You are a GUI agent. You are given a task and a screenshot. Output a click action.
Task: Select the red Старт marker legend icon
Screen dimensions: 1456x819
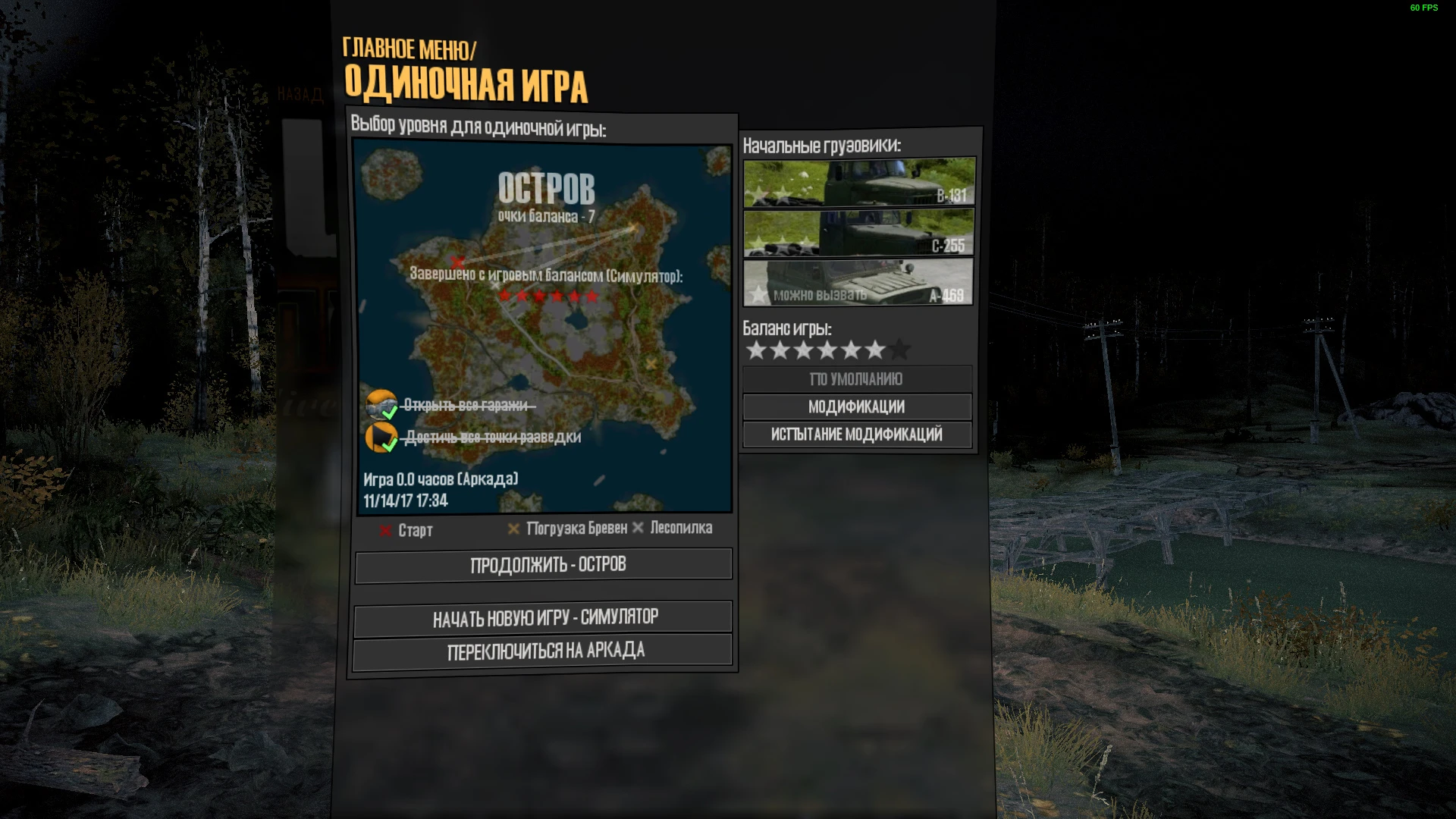pos(385,529)
